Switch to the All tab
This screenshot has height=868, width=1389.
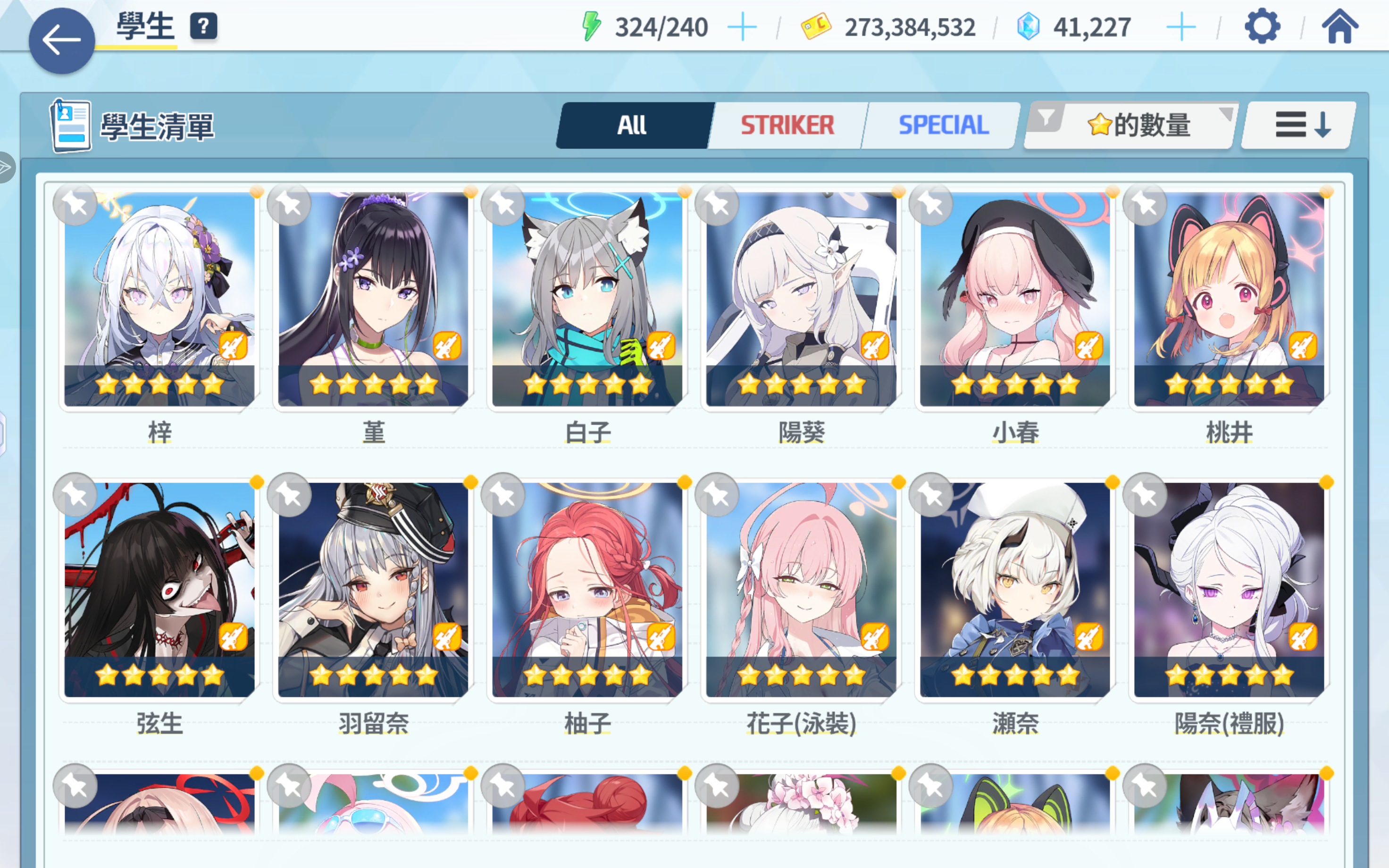[633, 125]
